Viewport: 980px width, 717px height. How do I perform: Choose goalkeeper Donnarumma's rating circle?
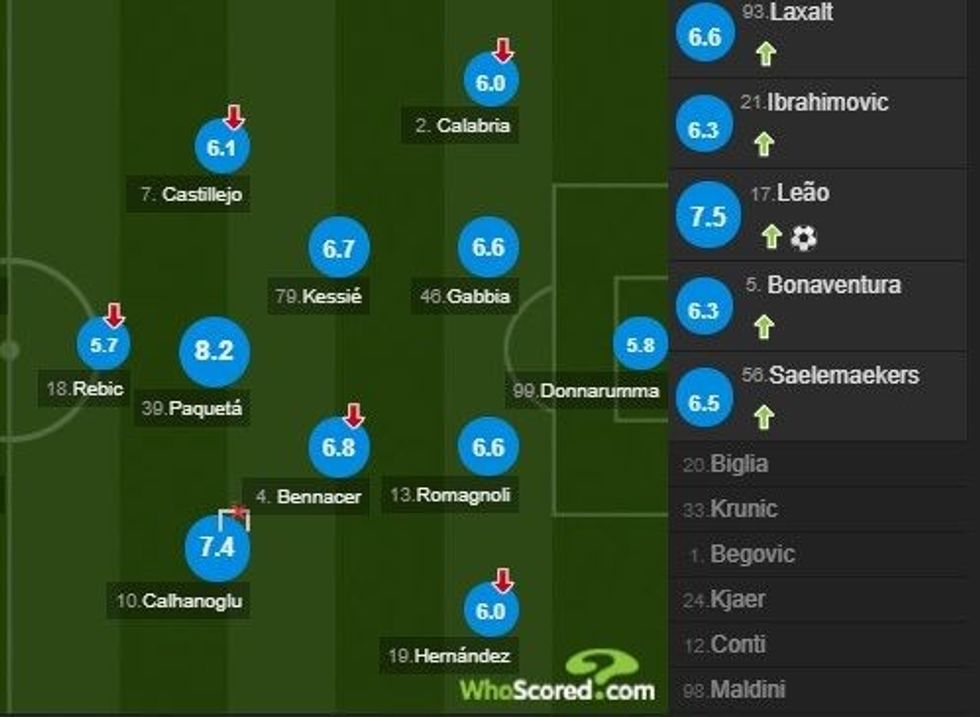tap(641, 345)
